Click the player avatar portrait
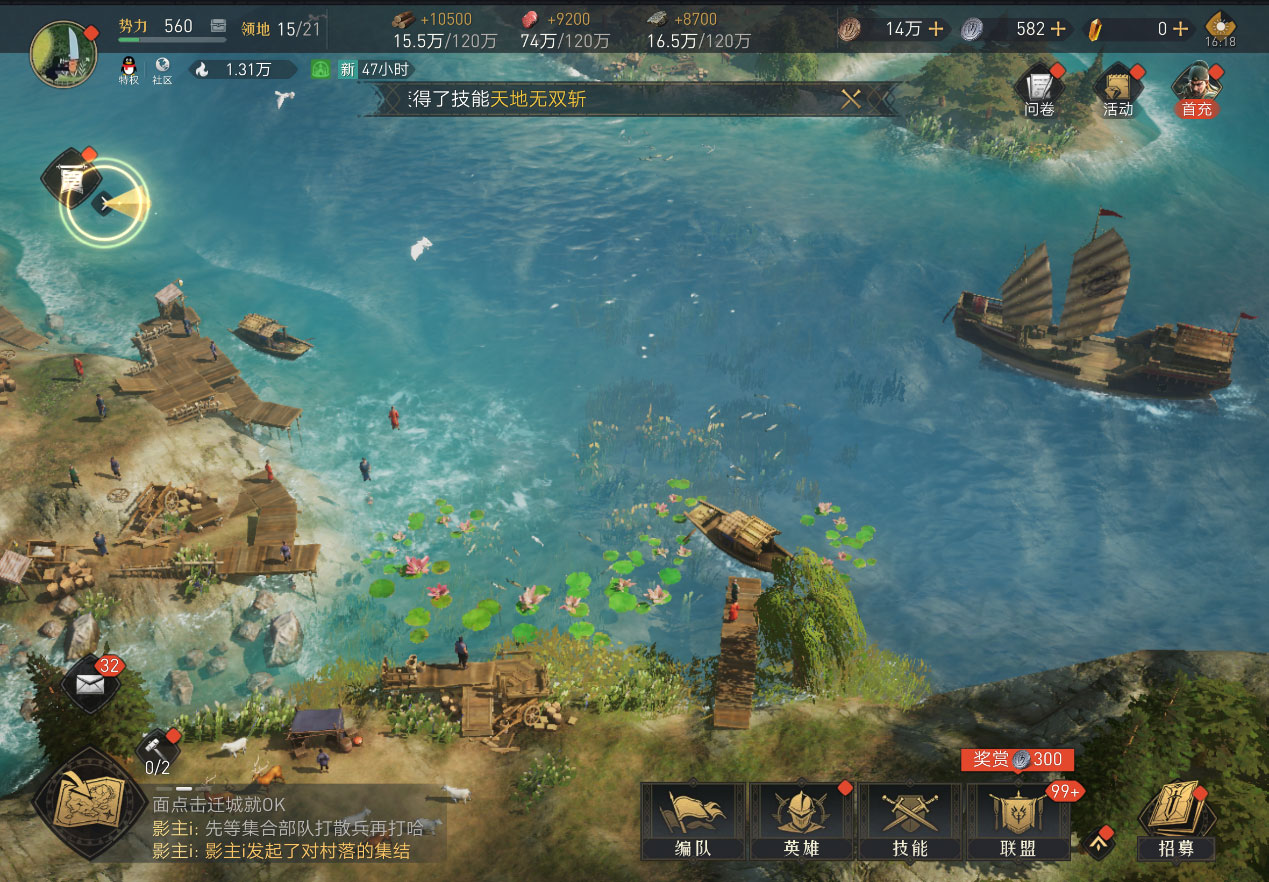The height and width of the screenshot is (882, 1269). click(62, 53)
